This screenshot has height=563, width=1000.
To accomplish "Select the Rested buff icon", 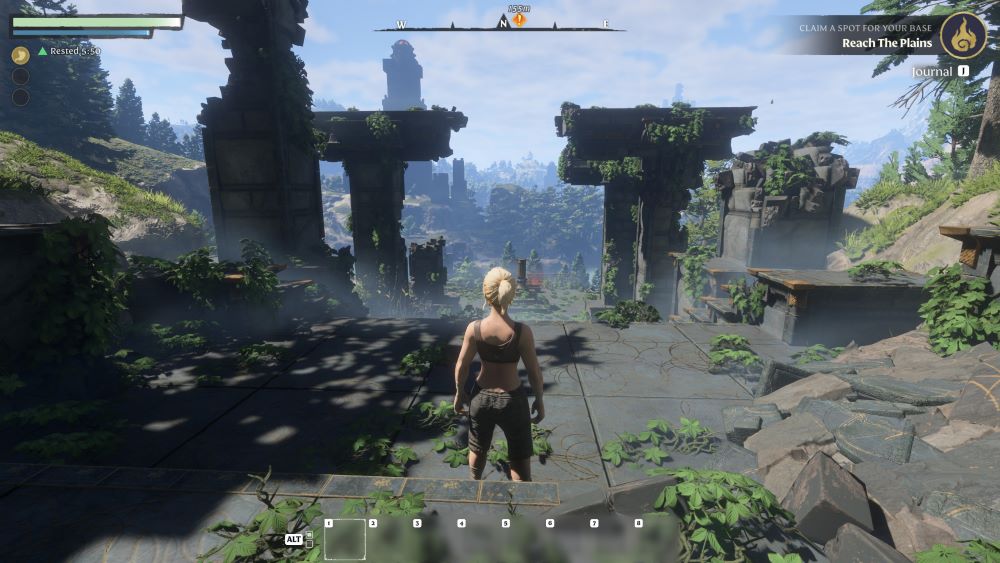I will [x=20, y=55].
